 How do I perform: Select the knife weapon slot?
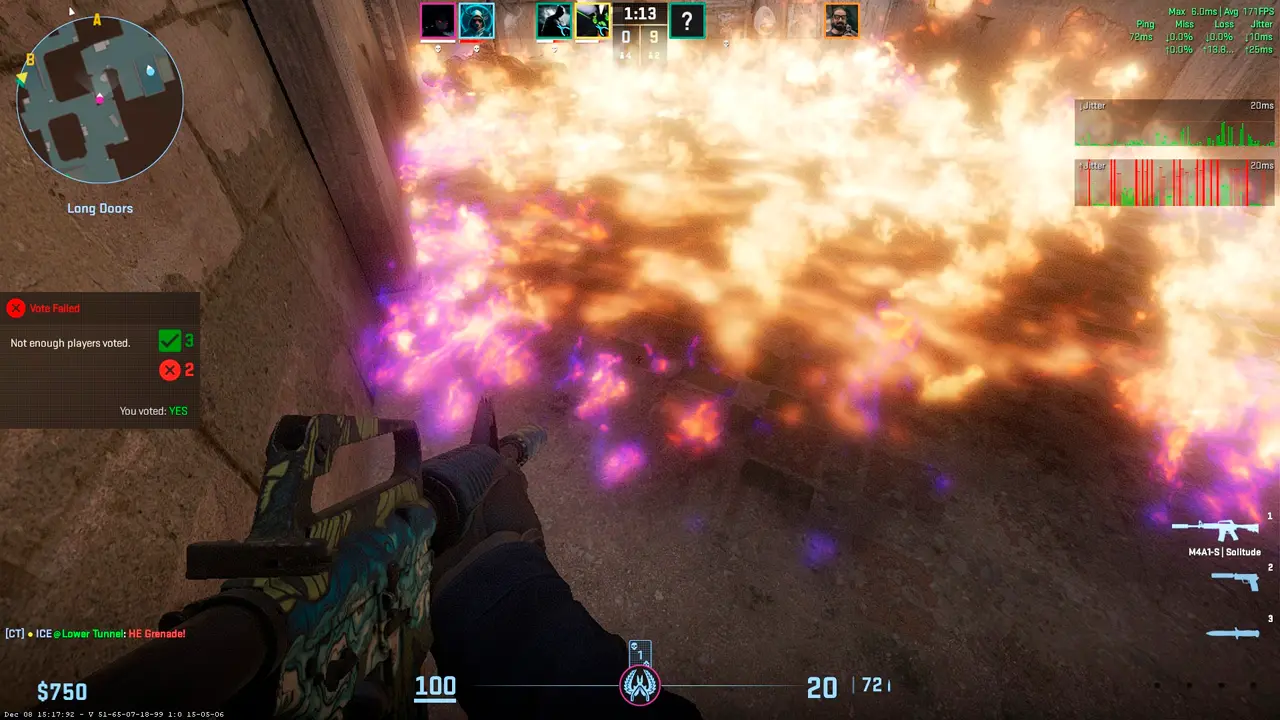point(1230,632)
